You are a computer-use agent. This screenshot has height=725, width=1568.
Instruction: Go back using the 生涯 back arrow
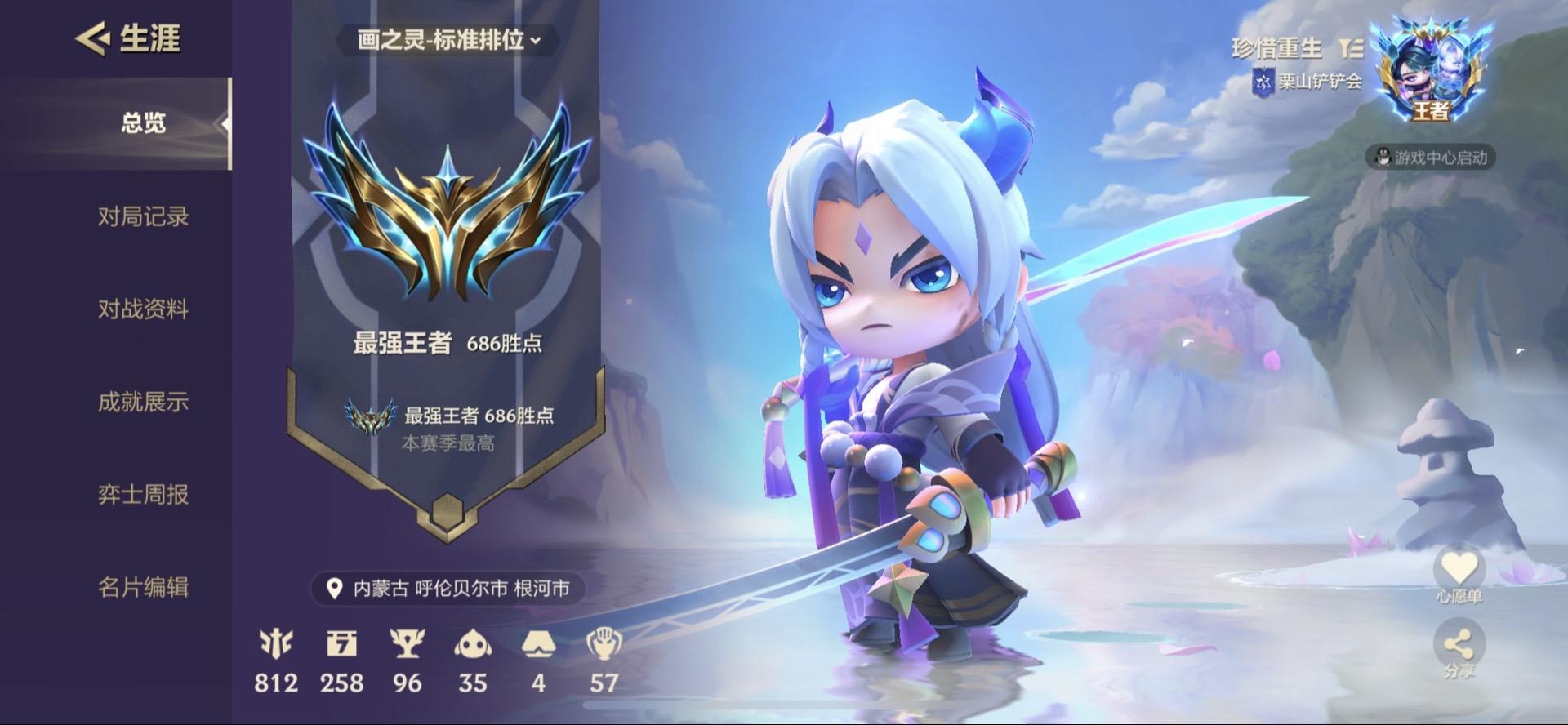point(92,37)
